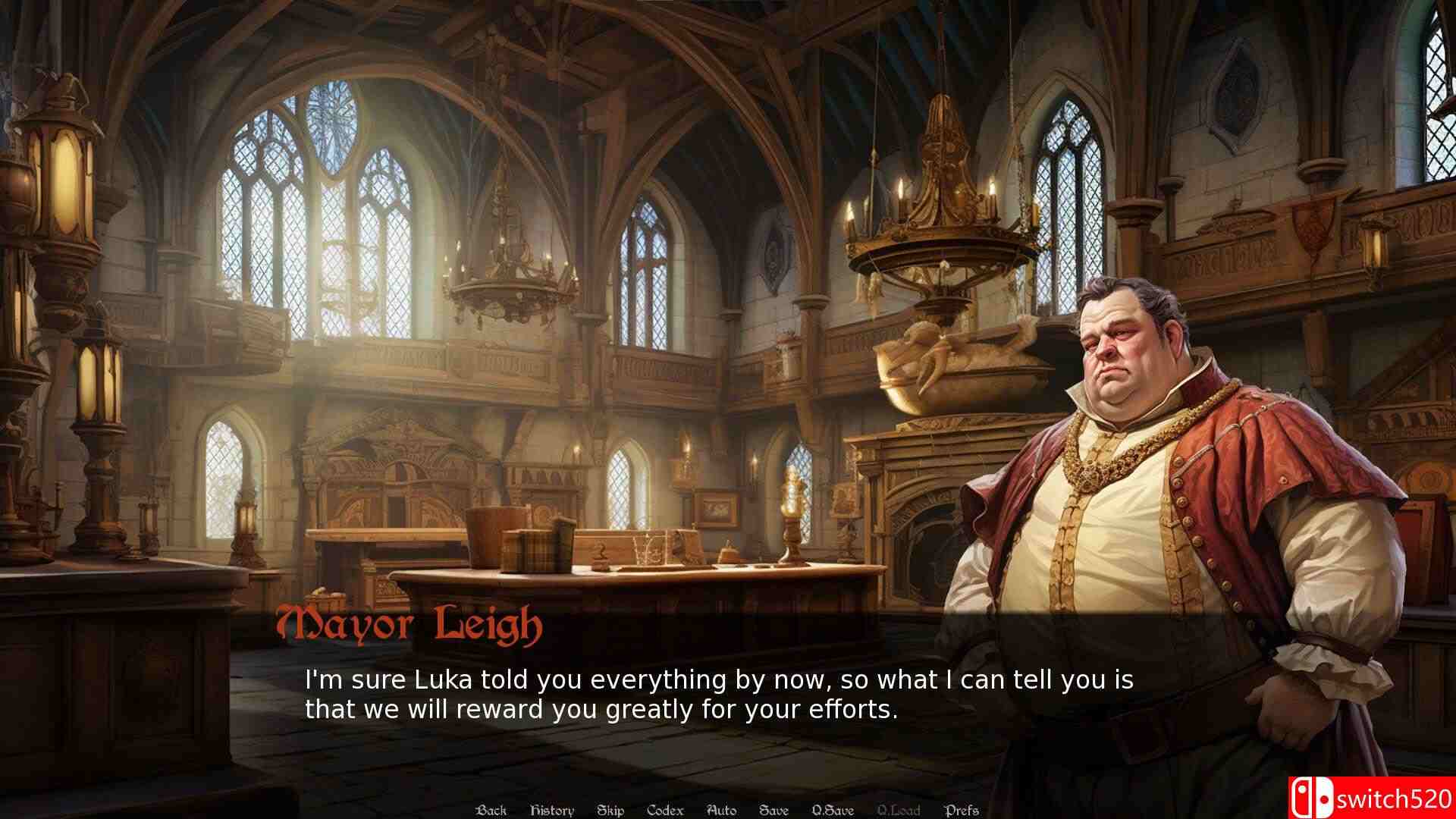
Task: Click the greyed-out Q.Load button
Action: pos(899,810)
